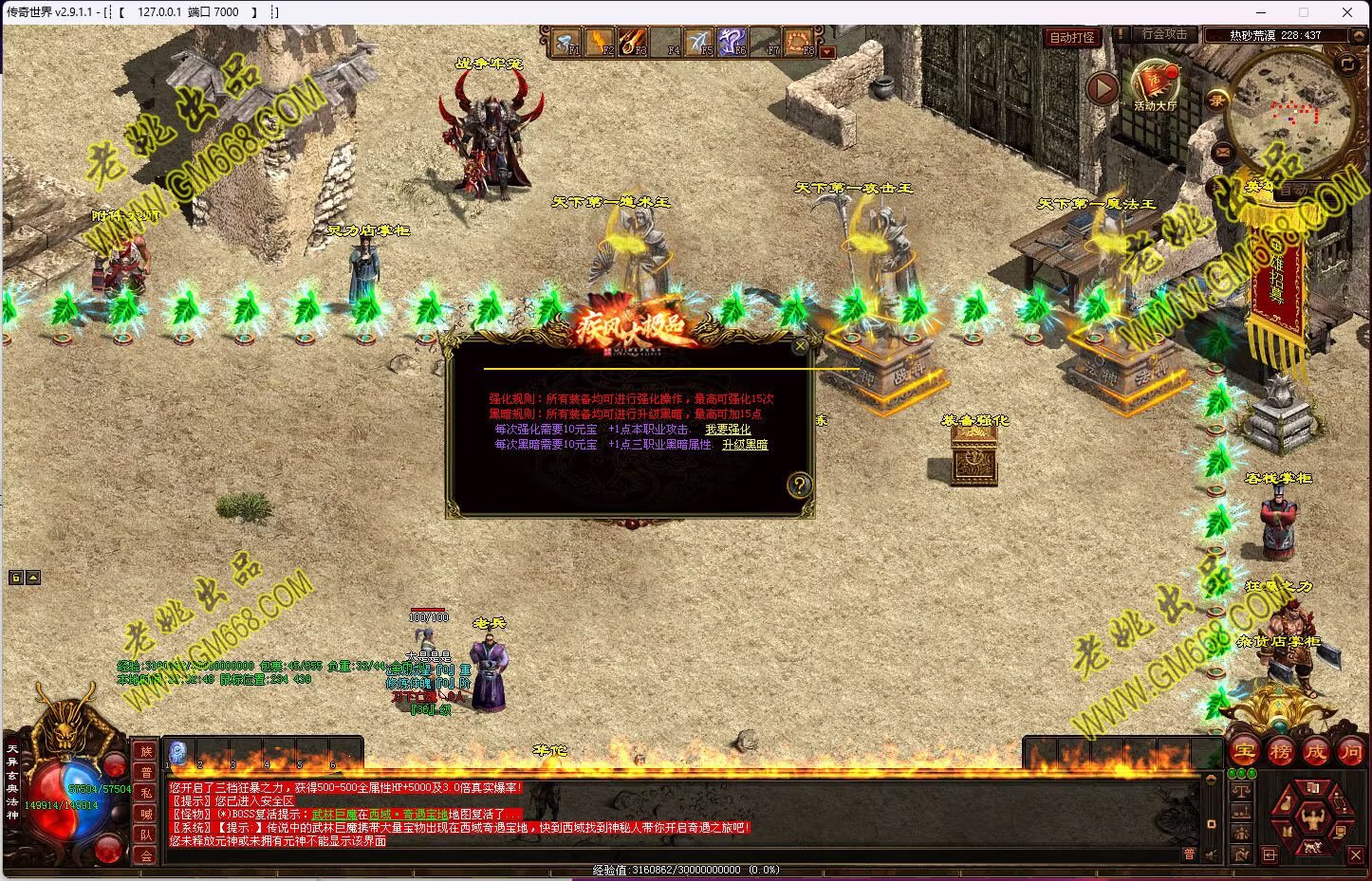Open the character panel in hexagon menu
The image size is (1372, 881).
click(x=1313, y=816)
